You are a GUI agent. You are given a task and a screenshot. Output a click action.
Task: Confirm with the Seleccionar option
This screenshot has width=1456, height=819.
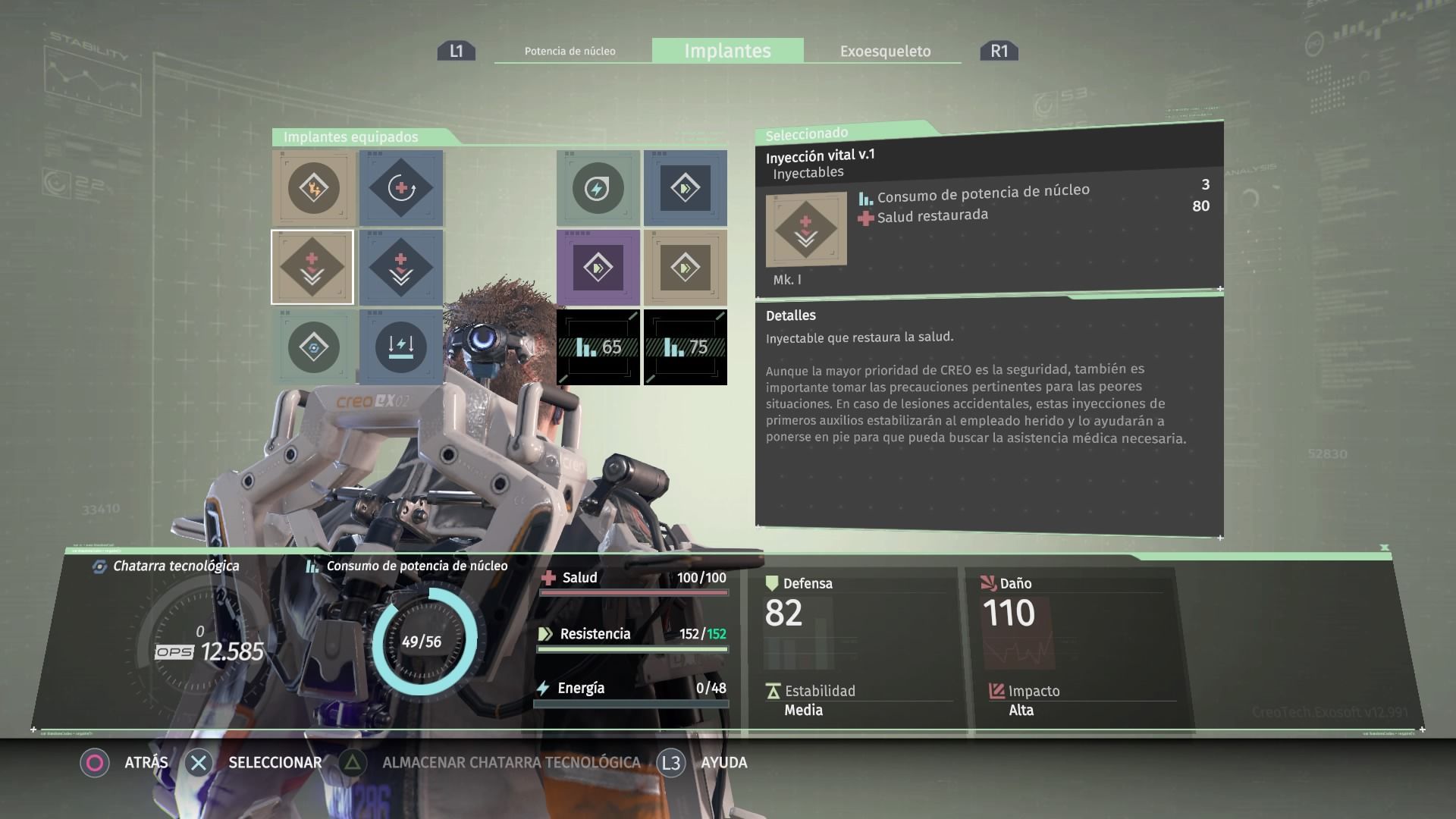[x=253, y=762]
